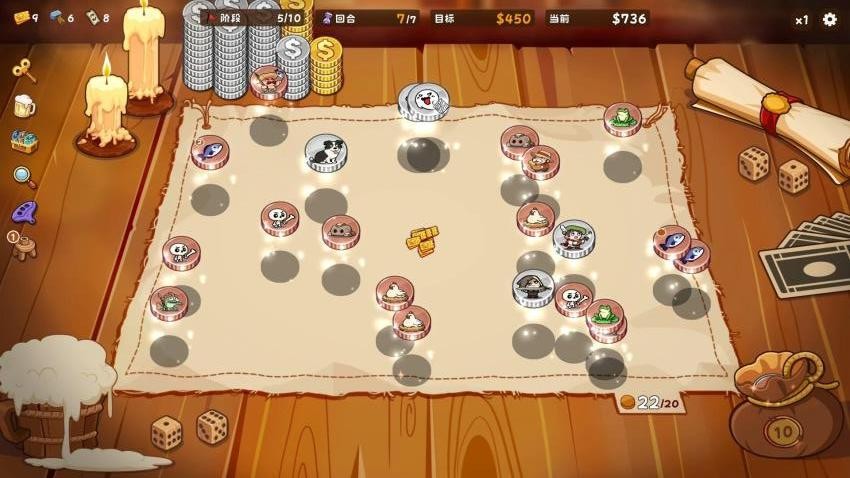Use the beer mug item
Viewport: 850px width, 478px height.
[x=24, y=106]
